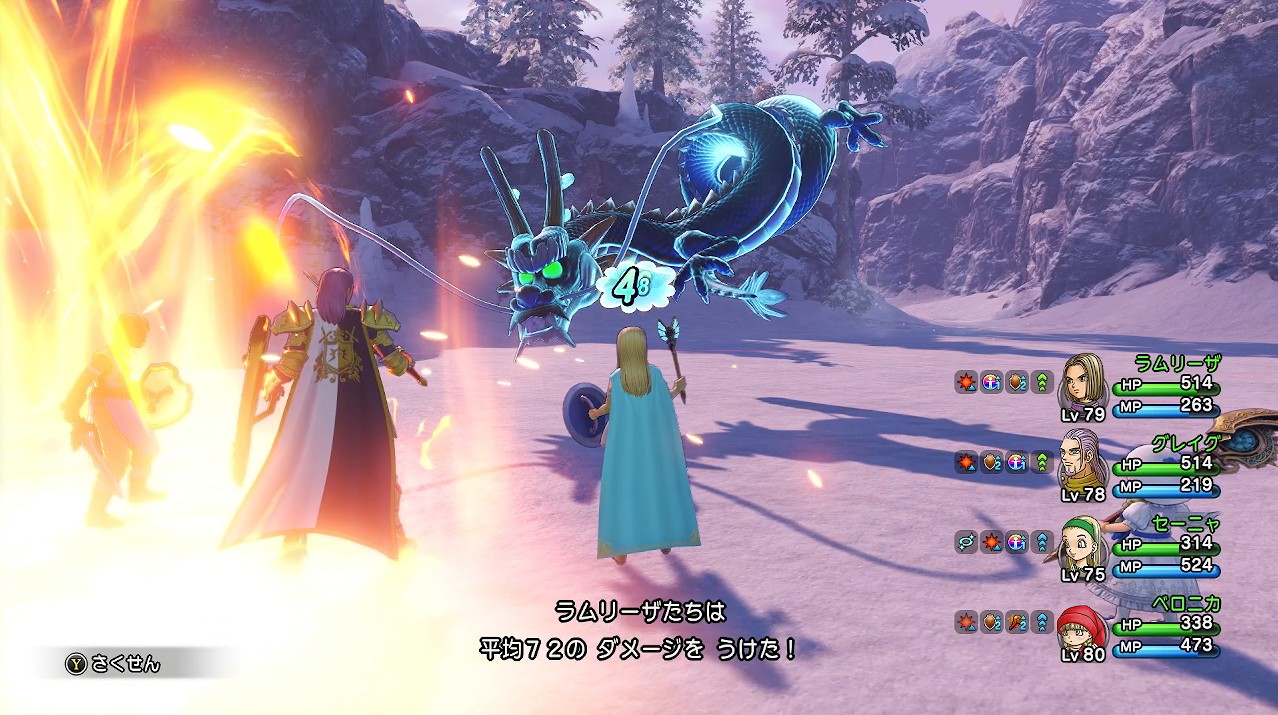Click セーニャ's swirling ring status icon
This screenshot has height=715, width=1278.
[x=965, y=541]
